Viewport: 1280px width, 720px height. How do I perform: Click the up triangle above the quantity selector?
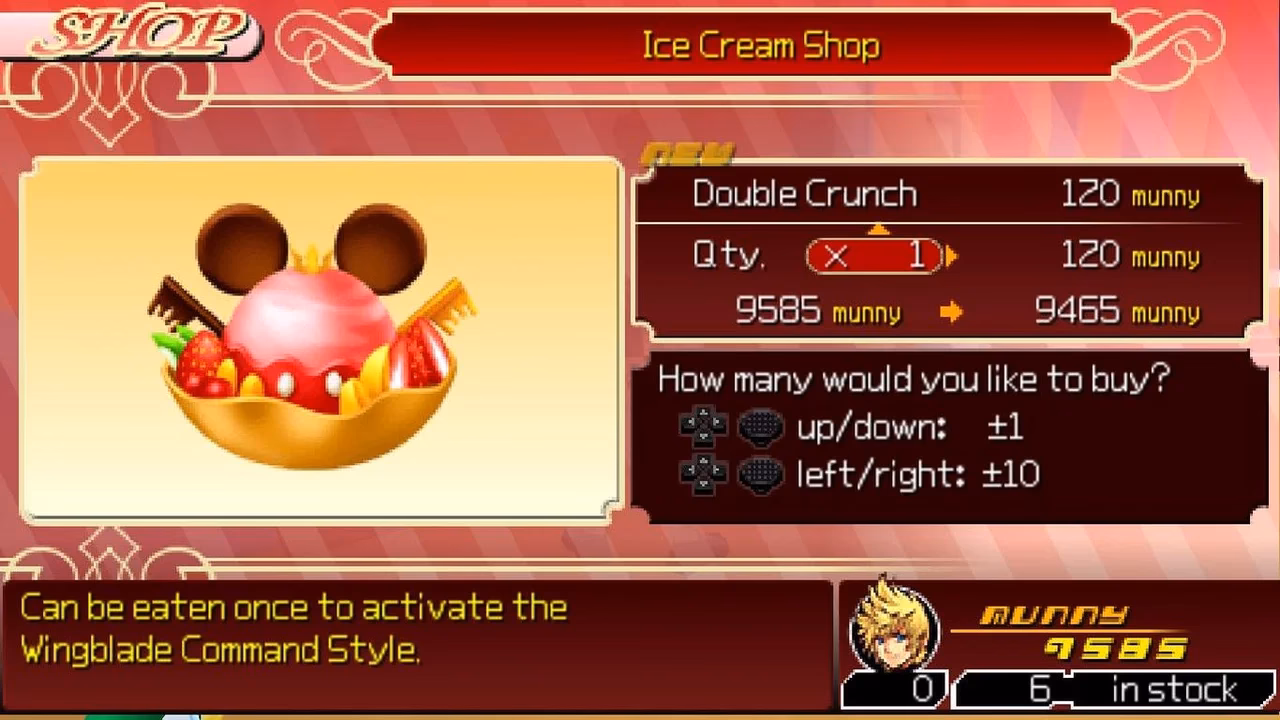click(x=879, y=230)
